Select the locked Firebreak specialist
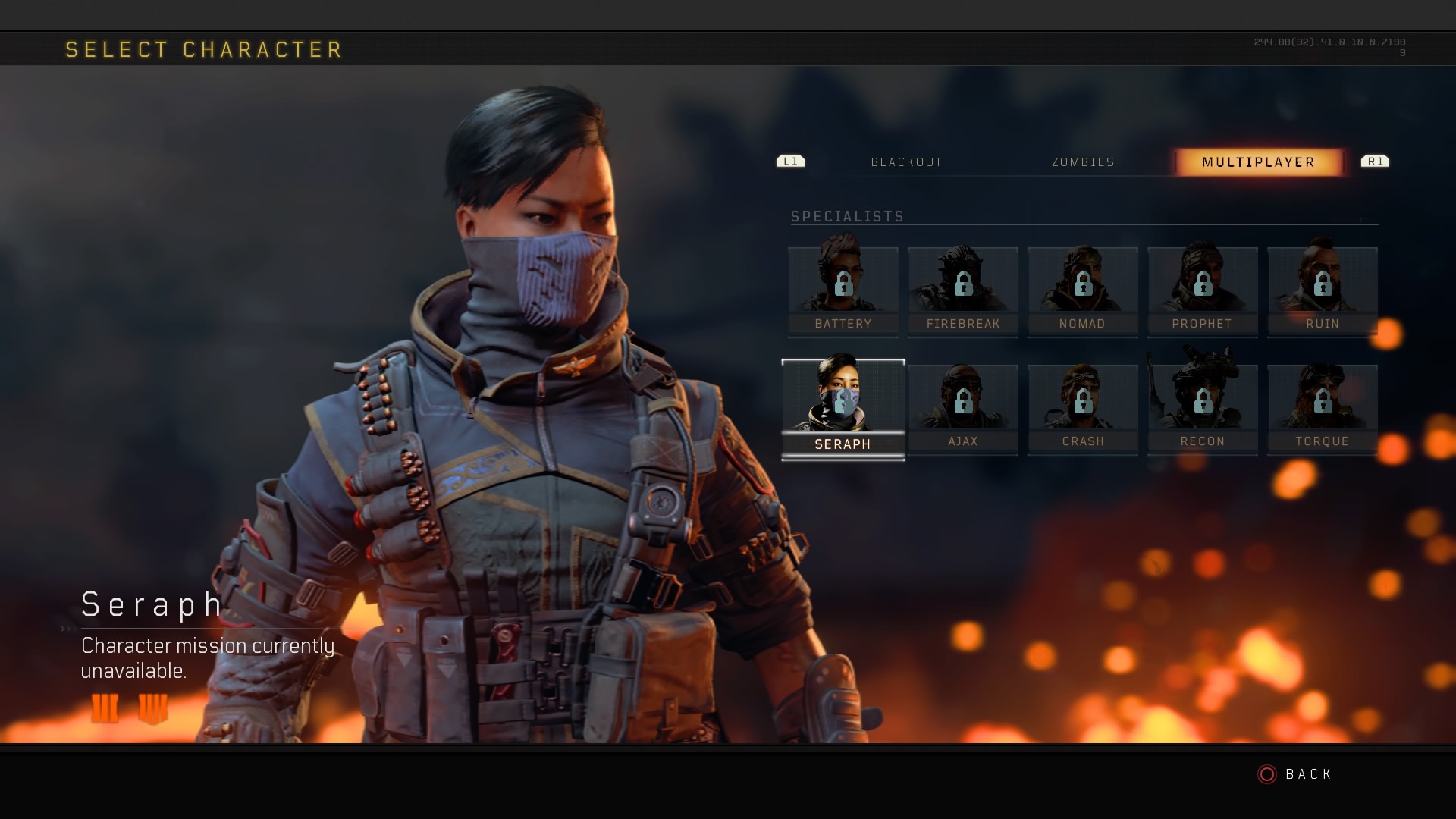The width and height of the screenshot is (1456, 819). 963,290
